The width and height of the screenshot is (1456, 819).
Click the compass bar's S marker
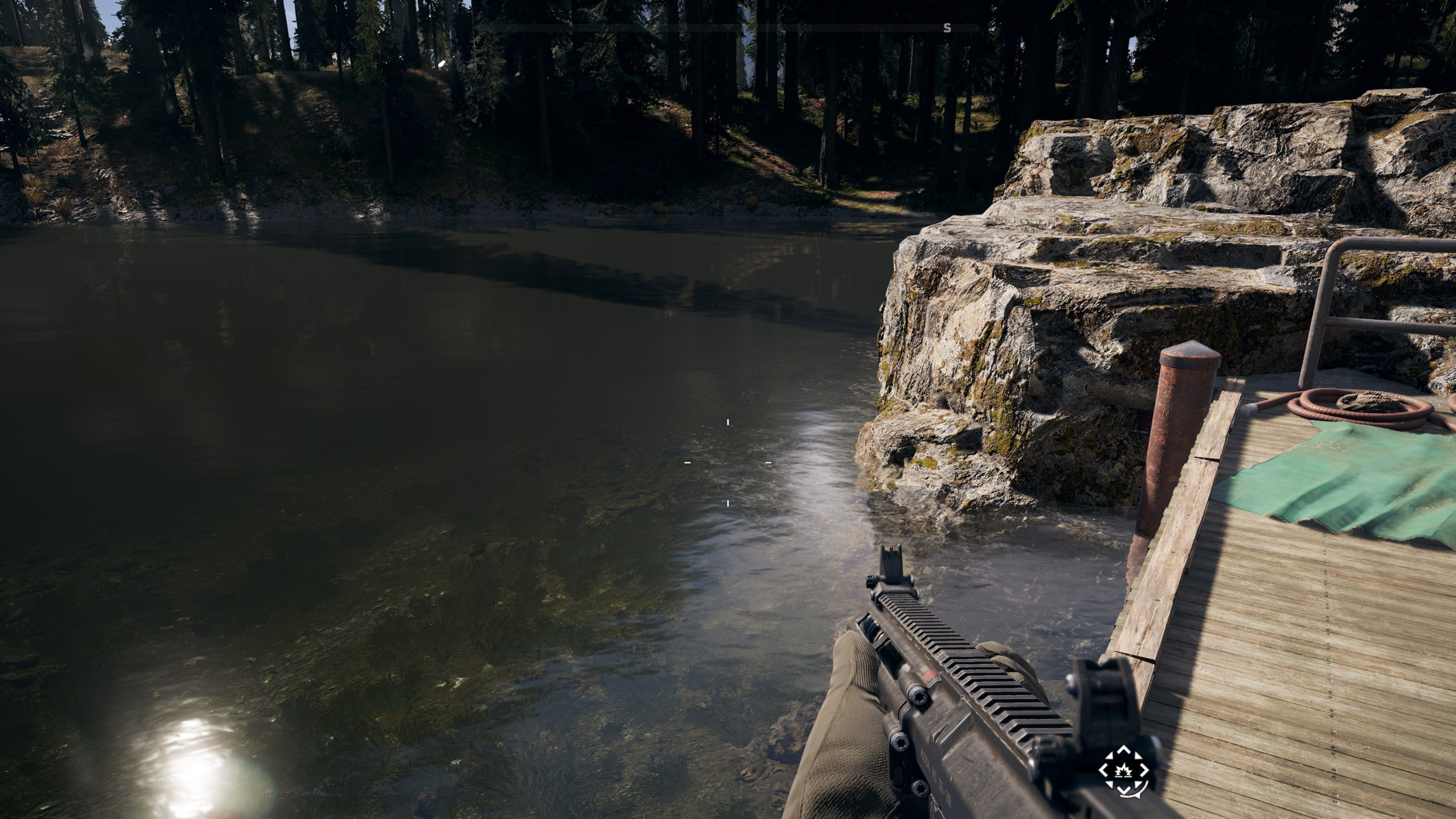tap(947, 28)
